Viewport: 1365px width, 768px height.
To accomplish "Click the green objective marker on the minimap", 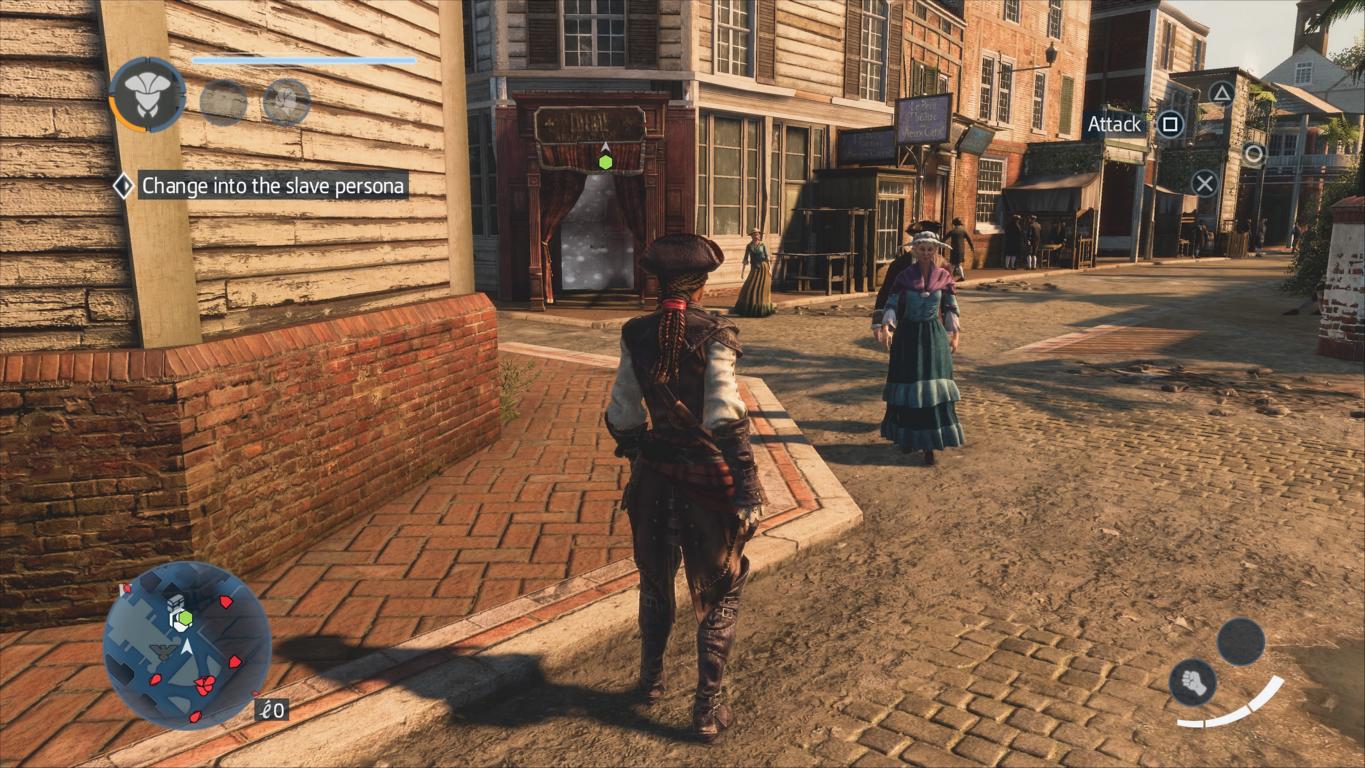I will coord(184,618).
